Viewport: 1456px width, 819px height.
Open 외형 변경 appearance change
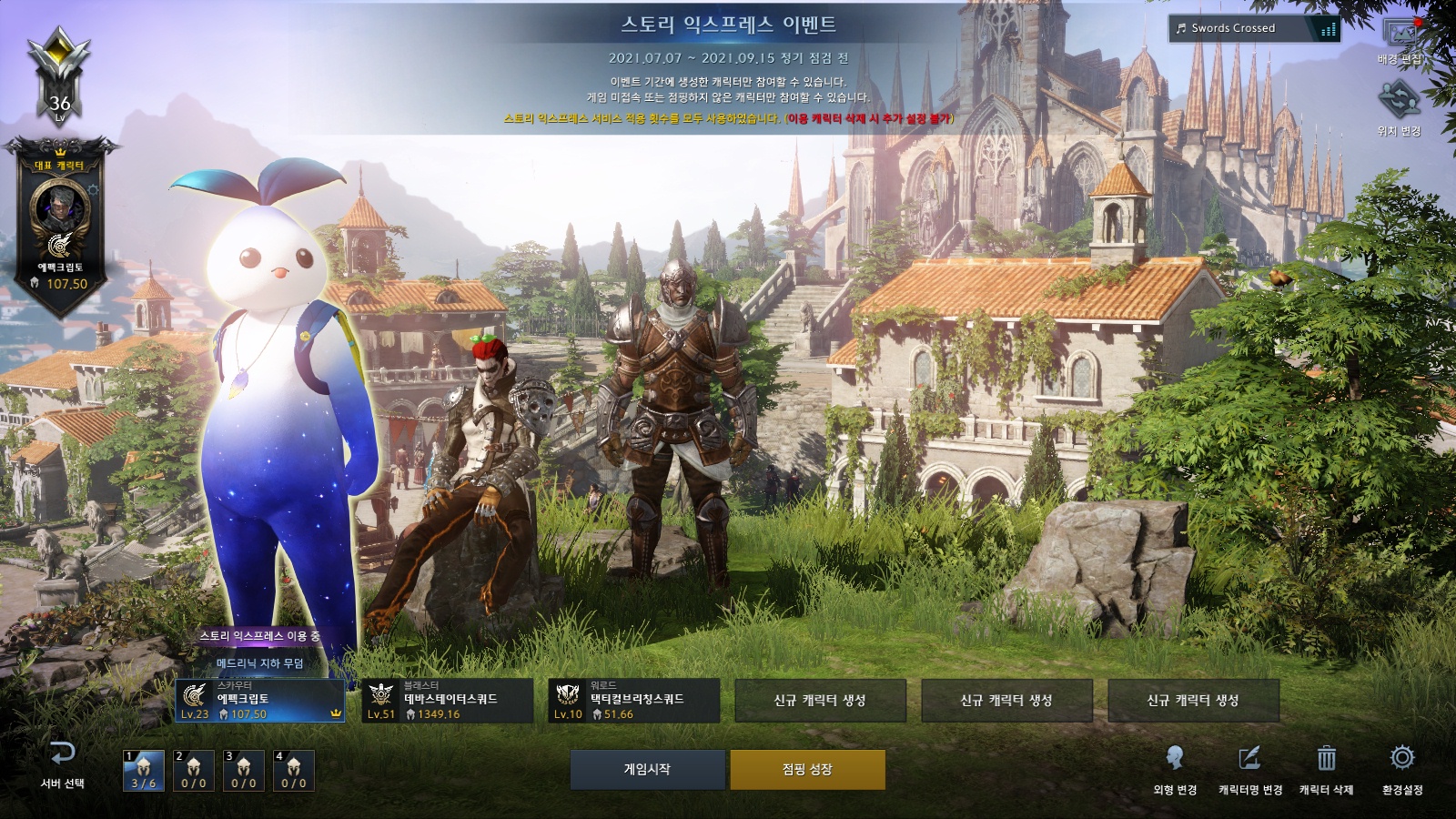1175,769
